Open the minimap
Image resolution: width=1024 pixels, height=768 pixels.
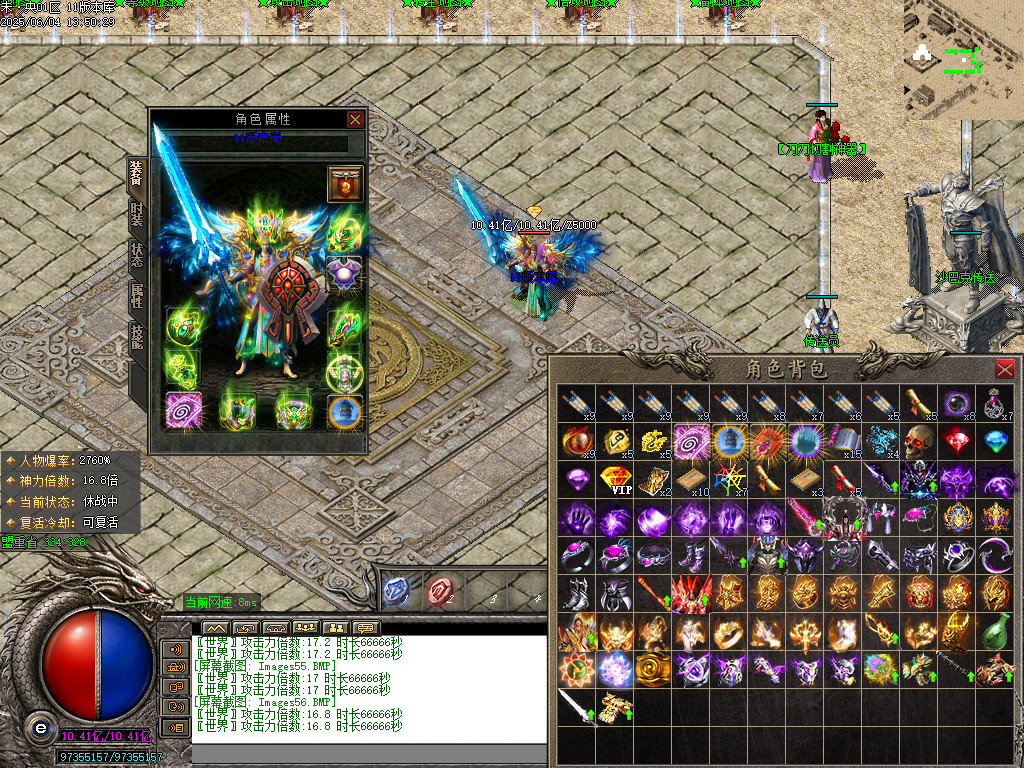[962, 60]
